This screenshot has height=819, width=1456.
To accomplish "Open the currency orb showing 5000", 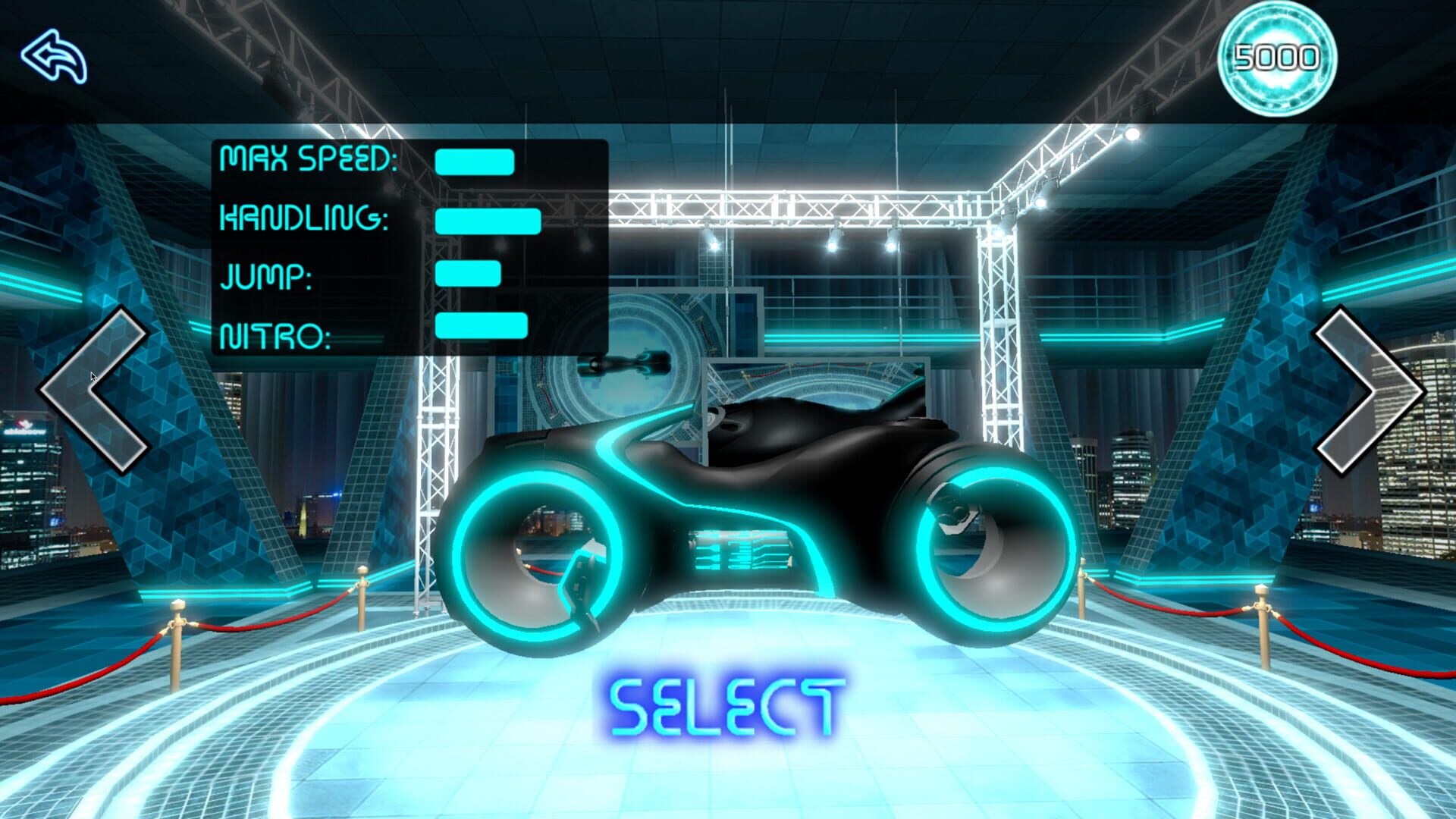I will [x=1279, y=57].
